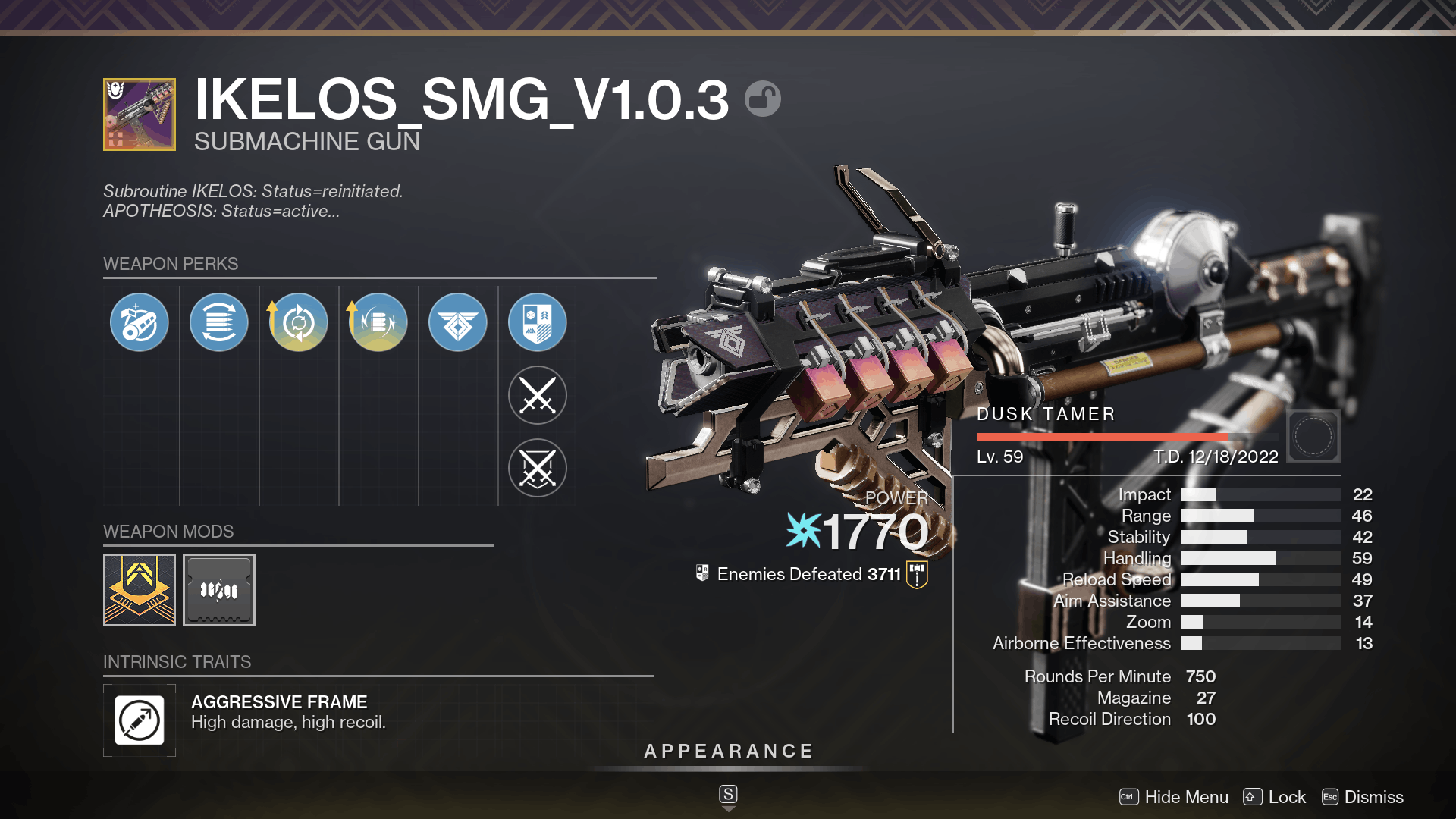Toggle the Crucible kills tracker

(x=537, y=468)
